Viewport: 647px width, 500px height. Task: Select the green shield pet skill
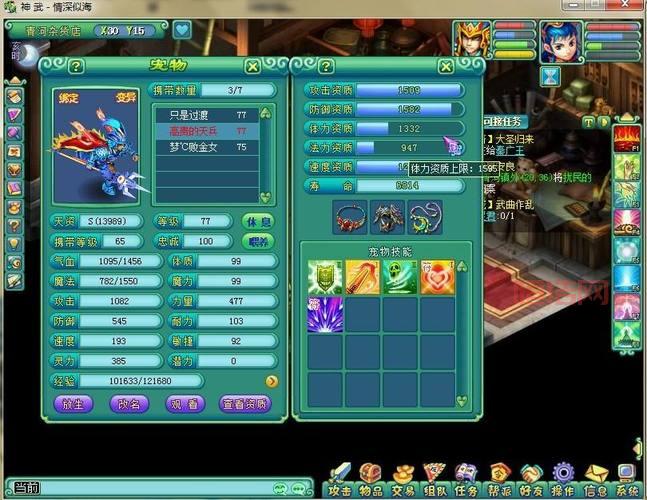(322, 277)
